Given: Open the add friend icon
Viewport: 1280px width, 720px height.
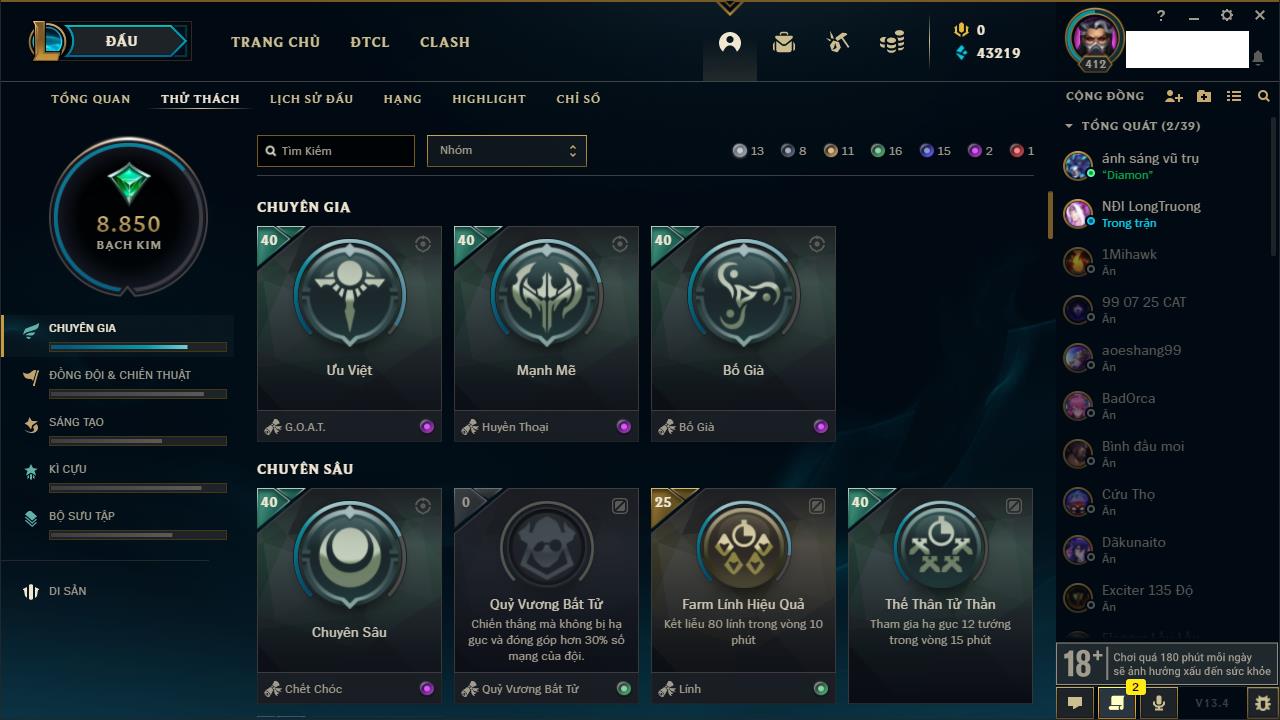Looking at the screenshot, I should [1174, 96].
